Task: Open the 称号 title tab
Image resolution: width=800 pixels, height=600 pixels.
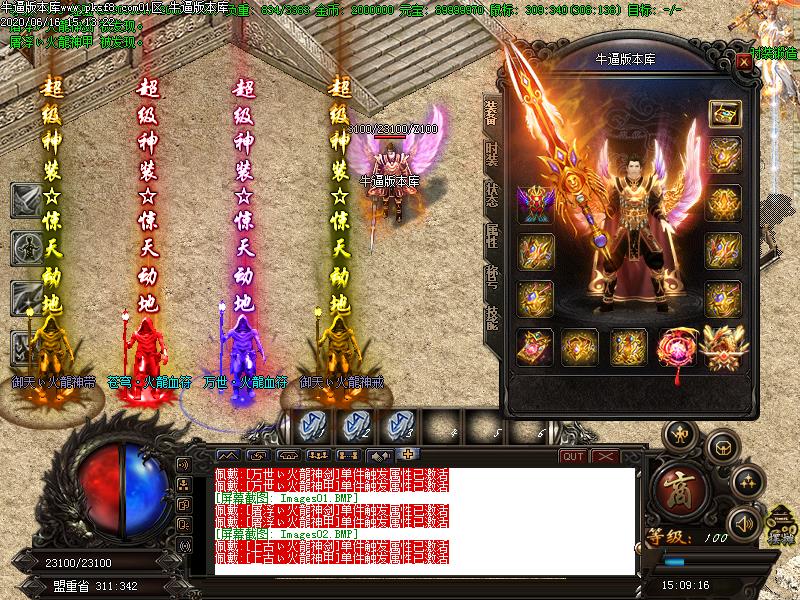Action: [x=492, y=279]
